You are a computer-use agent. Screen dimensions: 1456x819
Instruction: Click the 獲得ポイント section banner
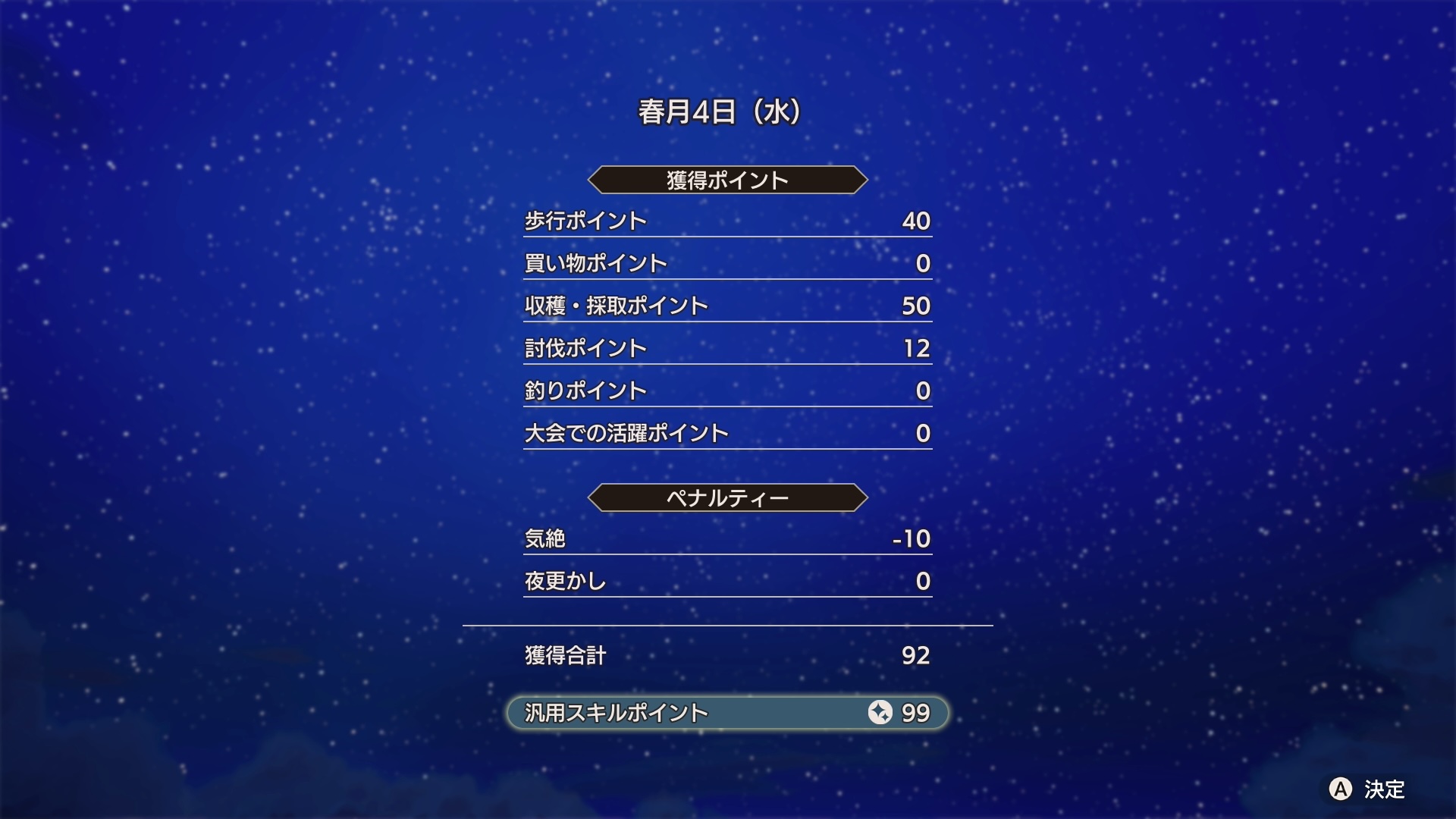click(726, 179)
